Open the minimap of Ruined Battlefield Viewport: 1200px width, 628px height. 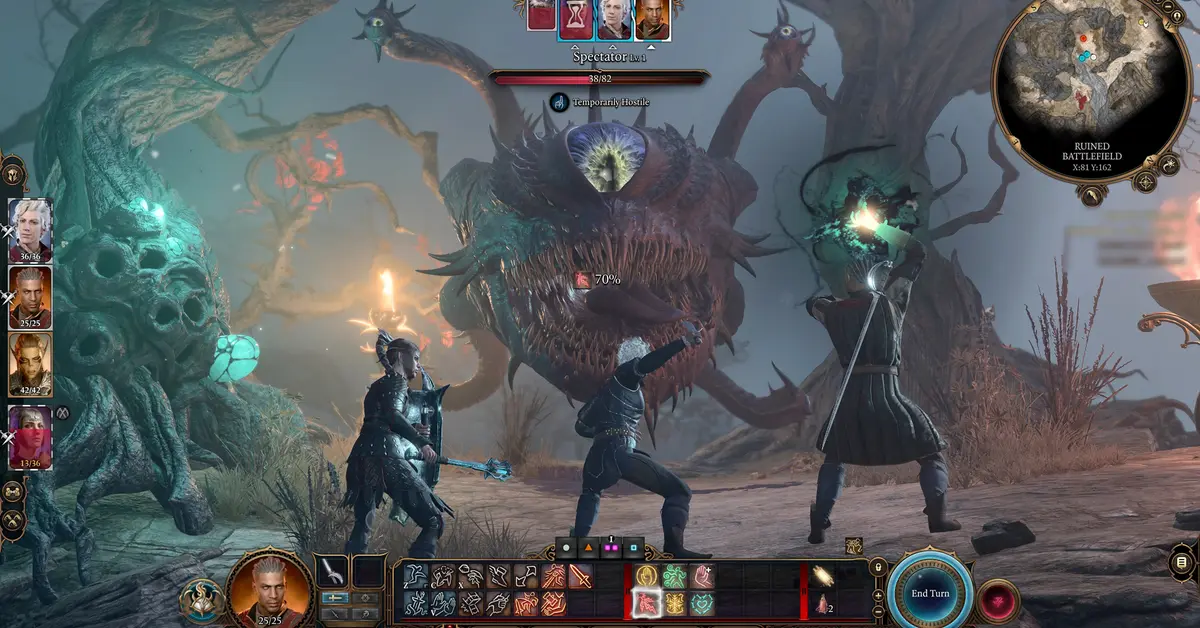coord(1094,90)
